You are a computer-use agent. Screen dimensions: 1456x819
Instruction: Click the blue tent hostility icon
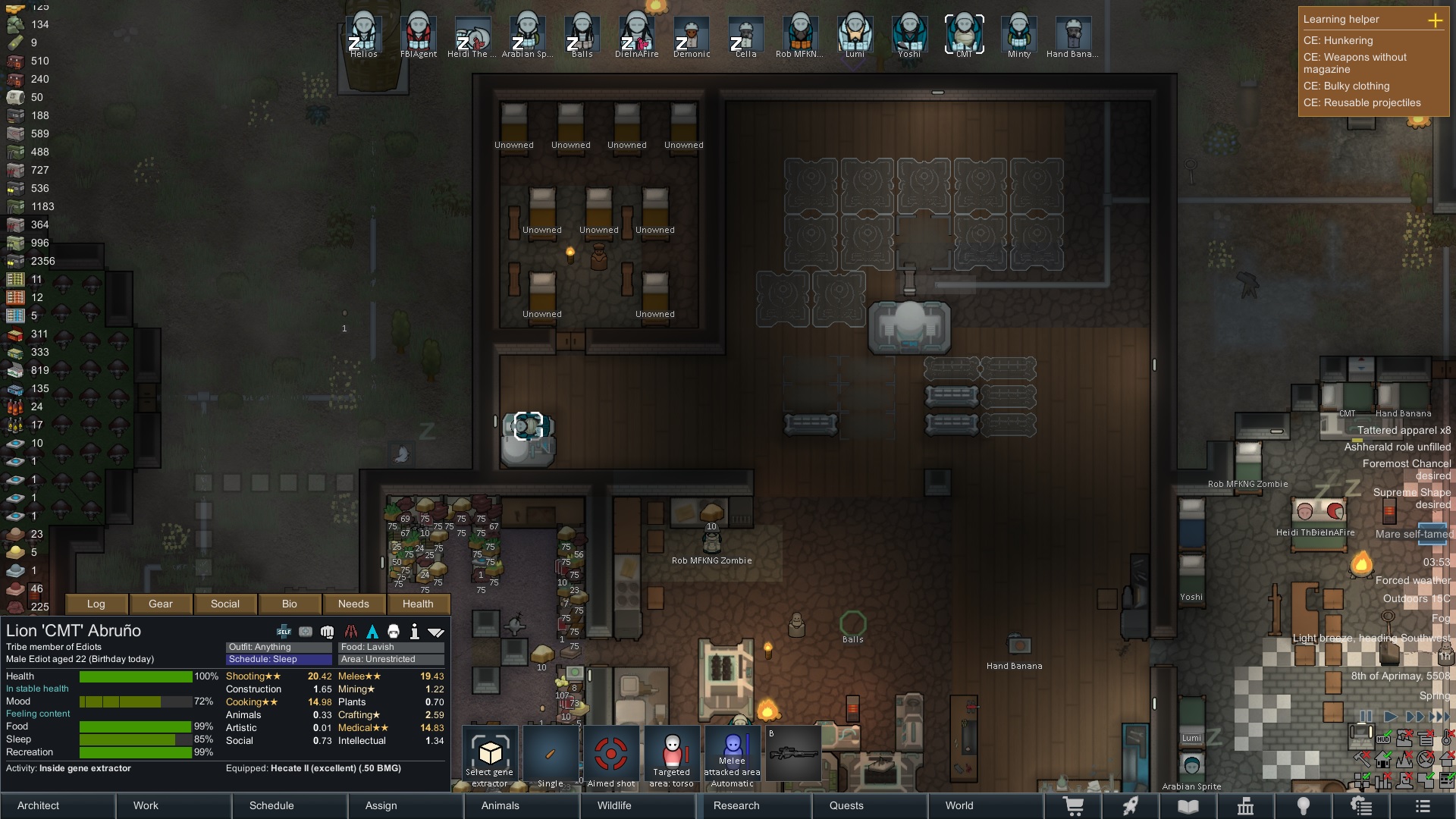tap(371, 631)
